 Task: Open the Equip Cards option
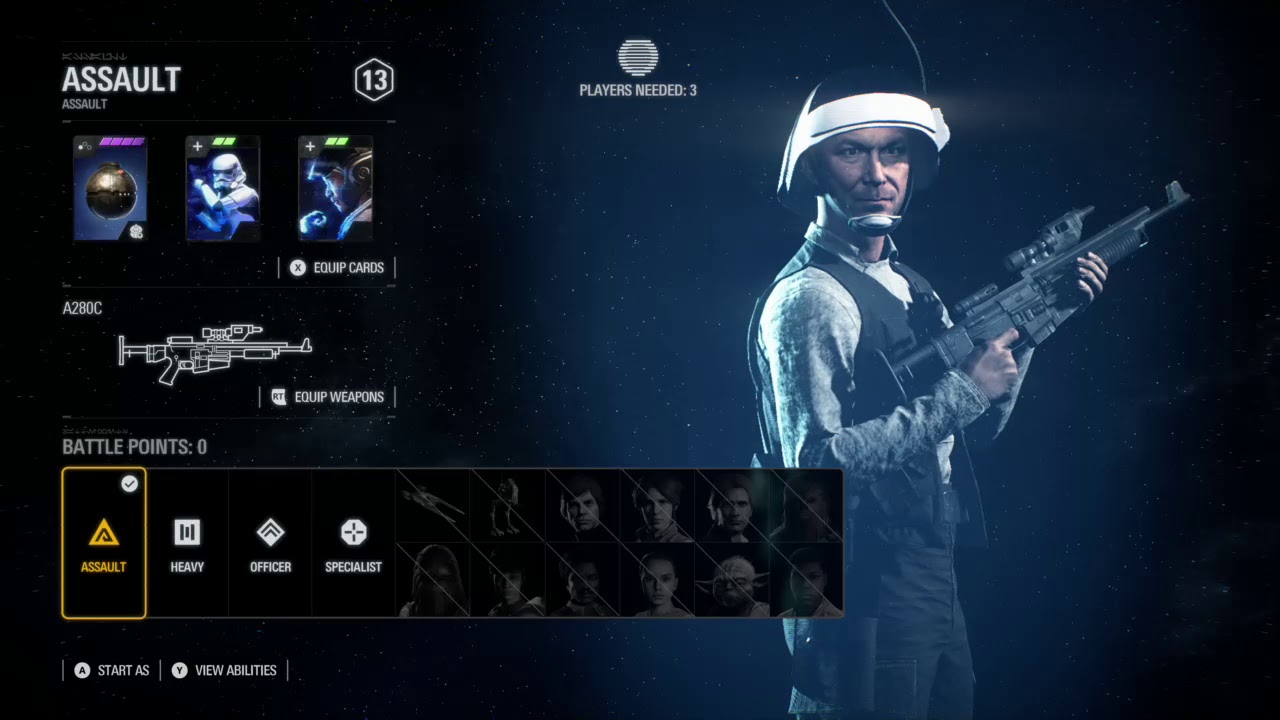pyautogui.click(x=338, y=268)
